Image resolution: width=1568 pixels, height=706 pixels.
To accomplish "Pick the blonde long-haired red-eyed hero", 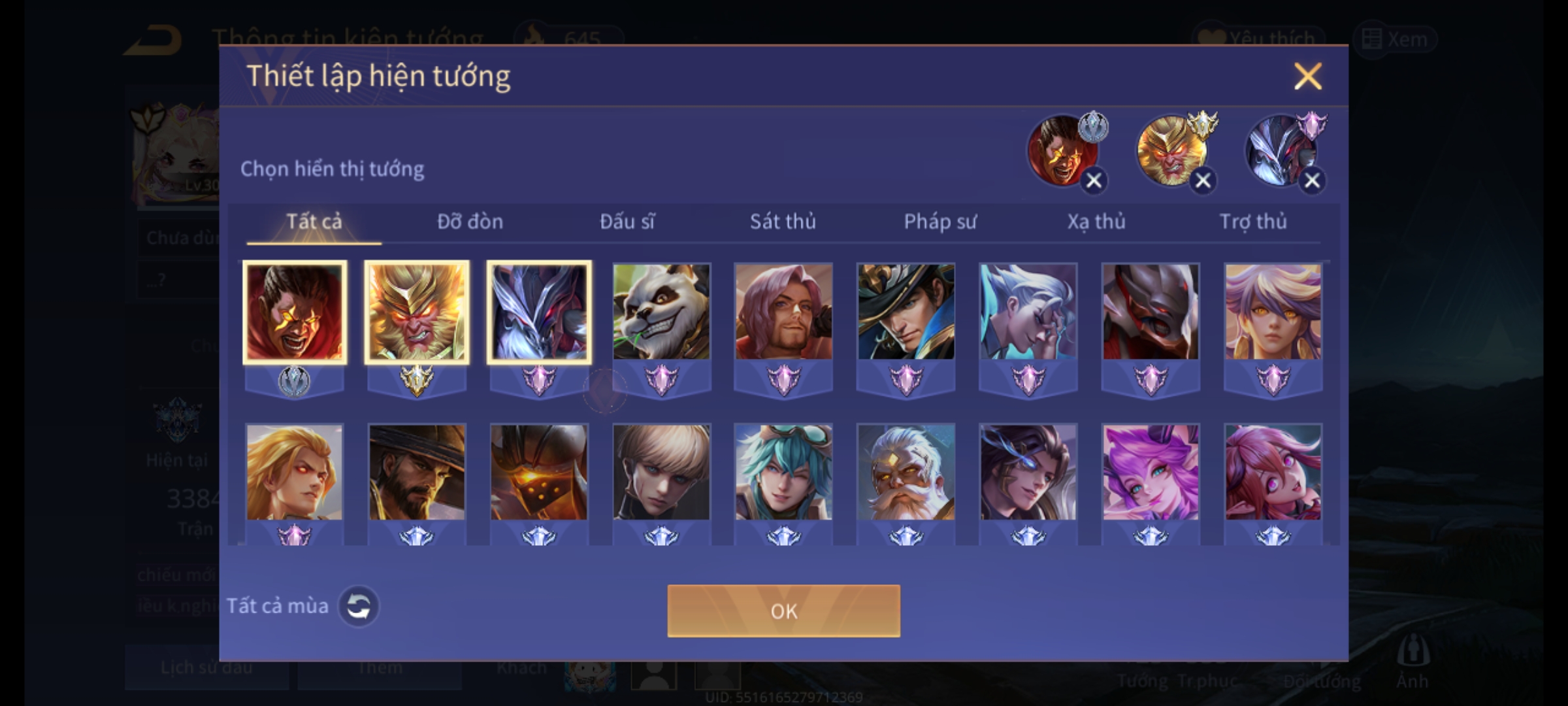I will (x=294, y=473).
